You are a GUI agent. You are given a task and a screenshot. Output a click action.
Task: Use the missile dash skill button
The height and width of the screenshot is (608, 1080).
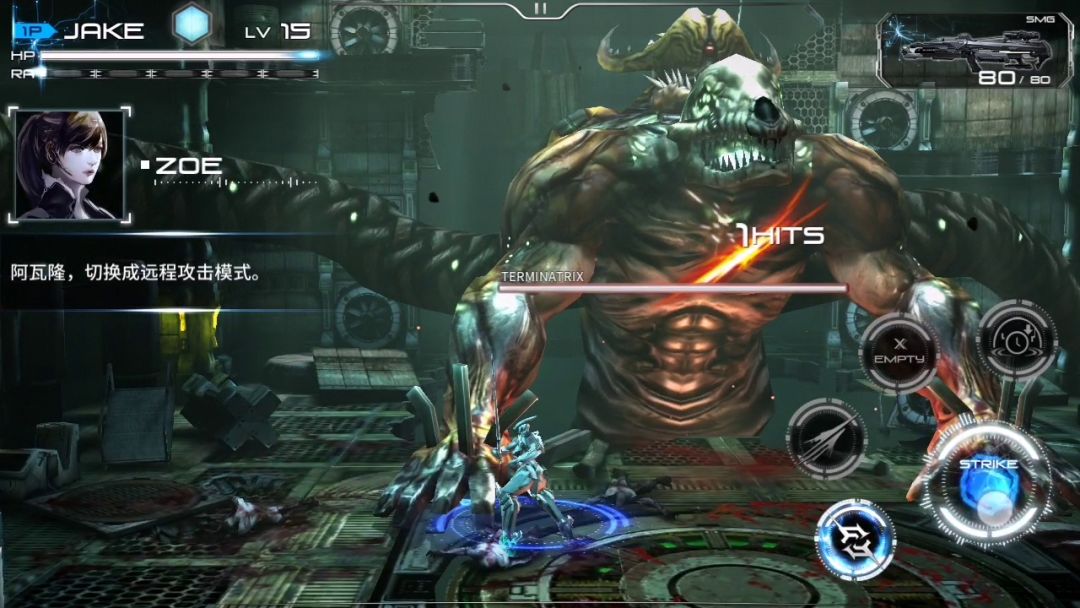pos(826,438)
